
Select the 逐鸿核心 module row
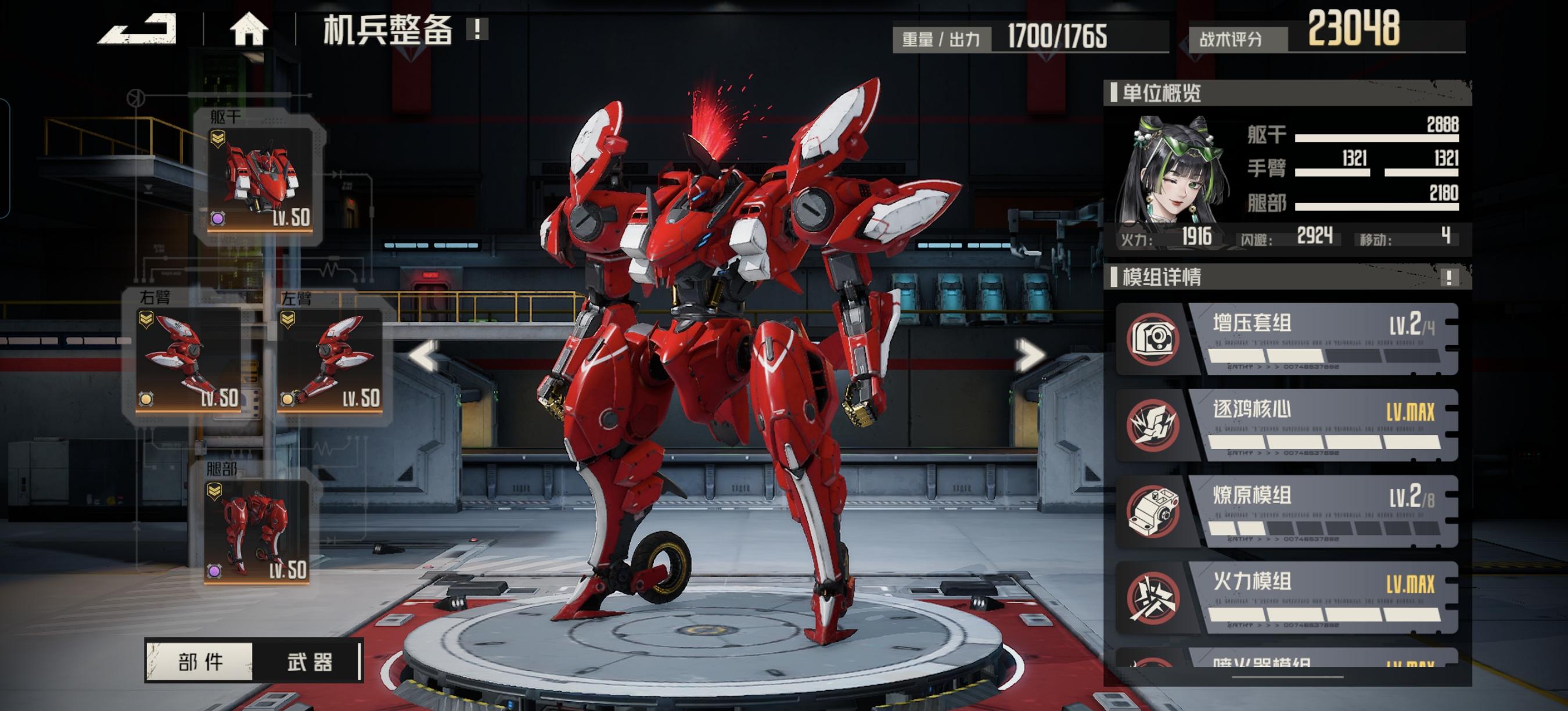[1287, 425]
